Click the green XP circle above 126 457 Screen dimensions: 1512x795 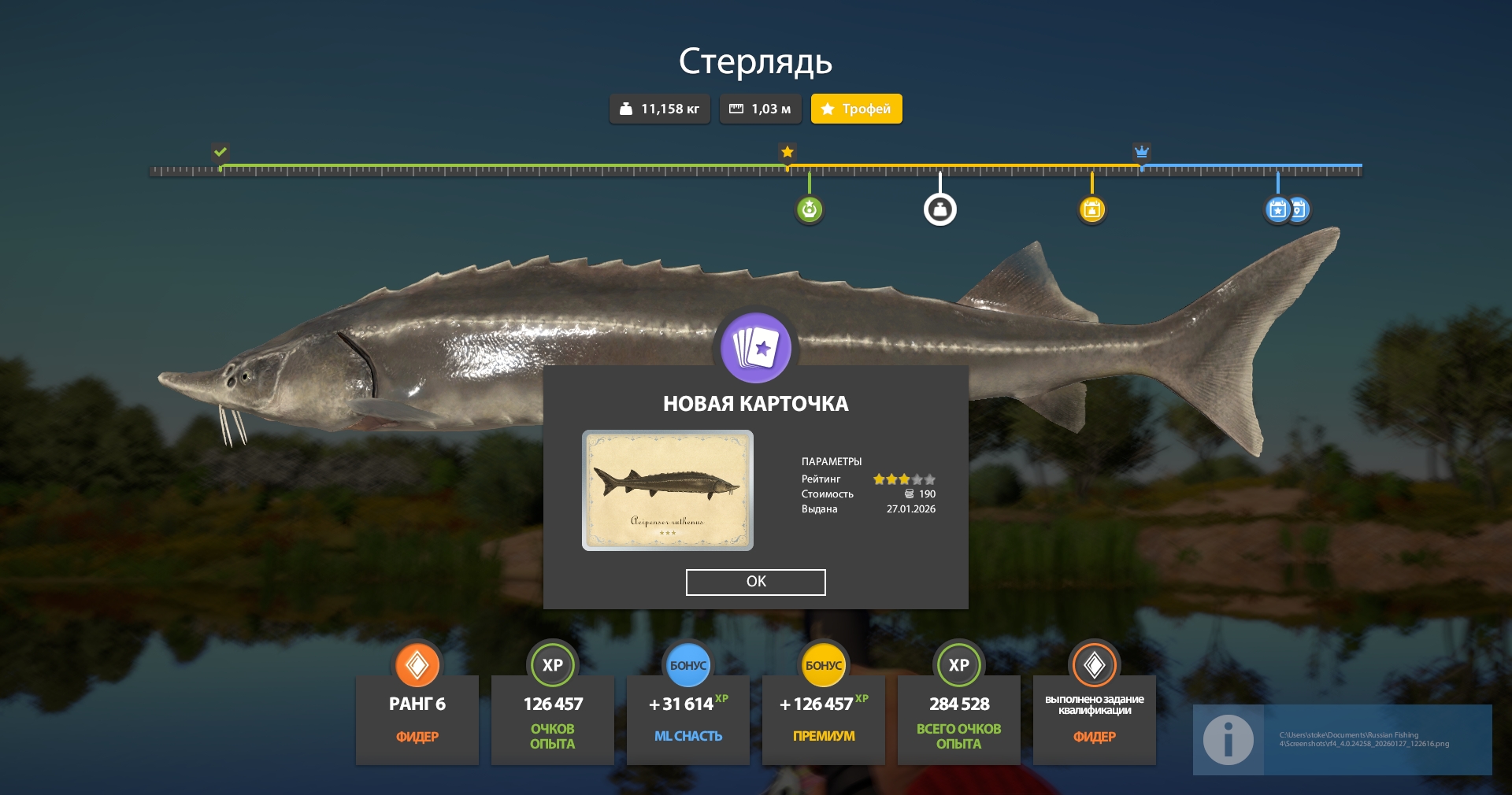(x=553, y=665)
